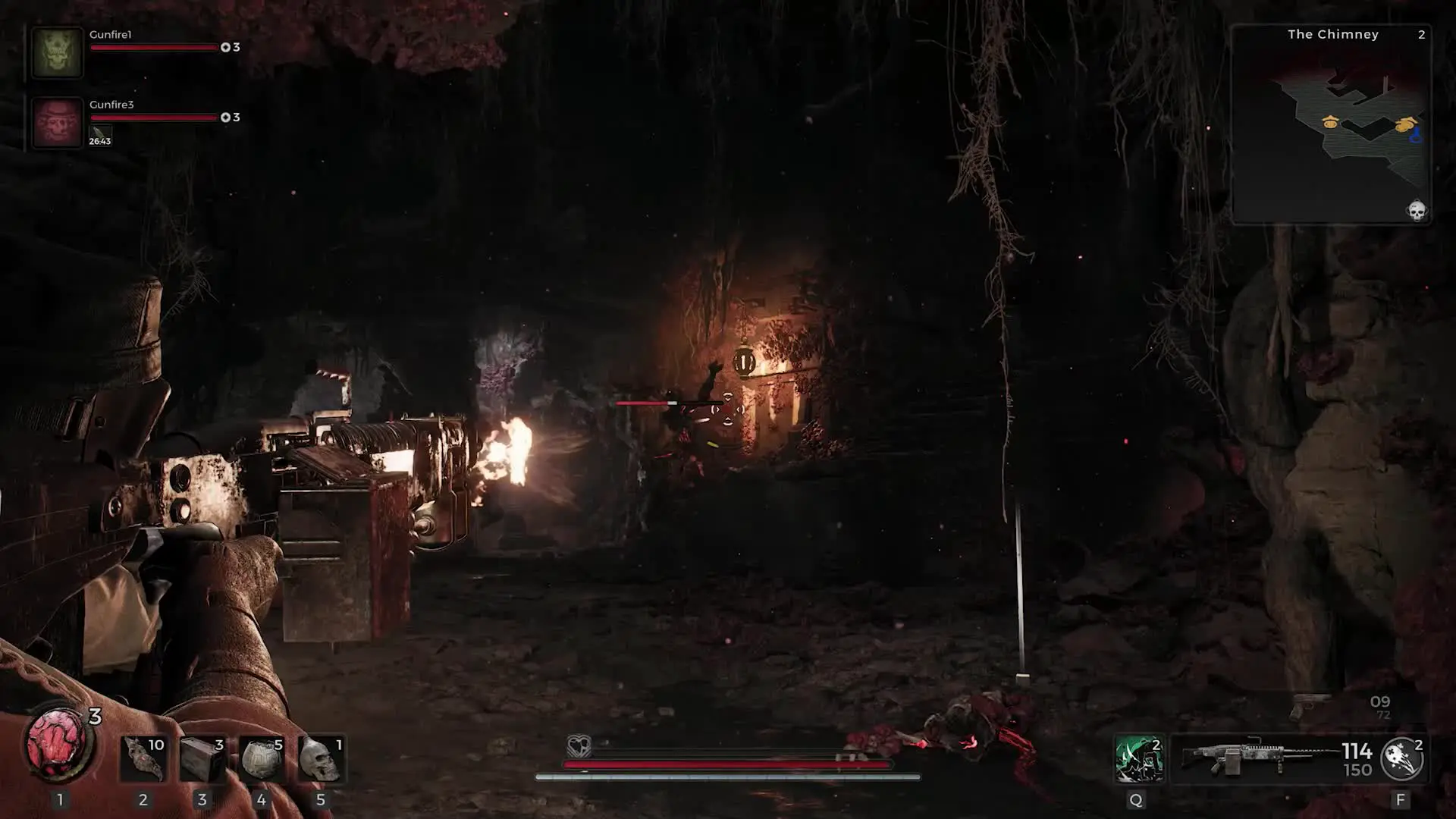The width and height of the screenshot is (1456, 819).
Task: Use the ammo box consumable
Action: 202,758
